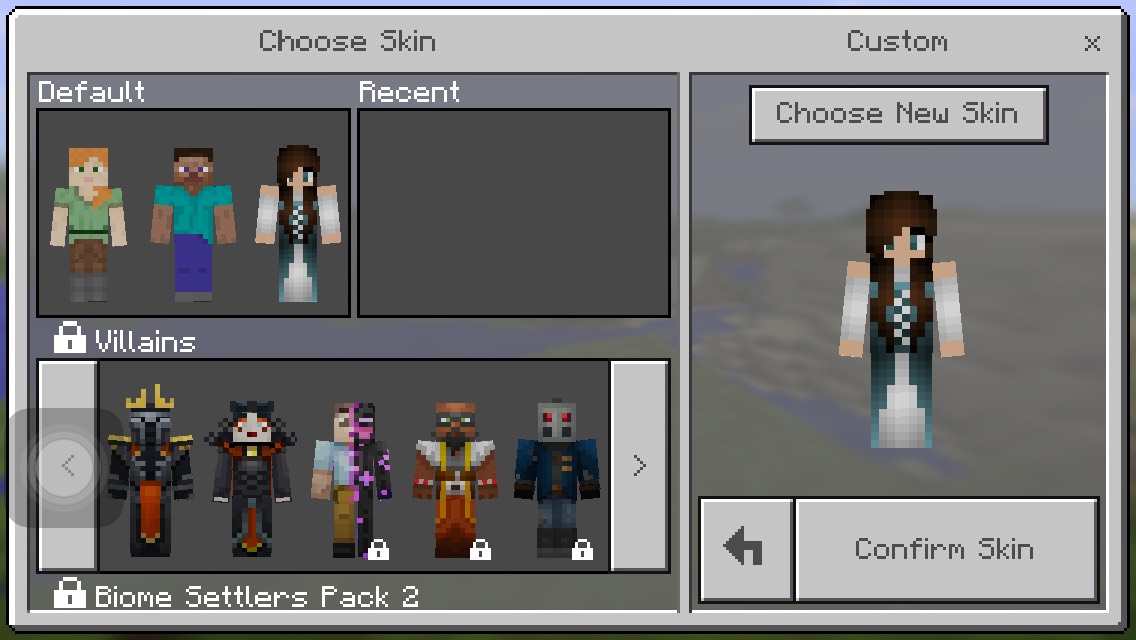Click the Choose New Skin button
The image size is (1136, 640).
(898, 114)
